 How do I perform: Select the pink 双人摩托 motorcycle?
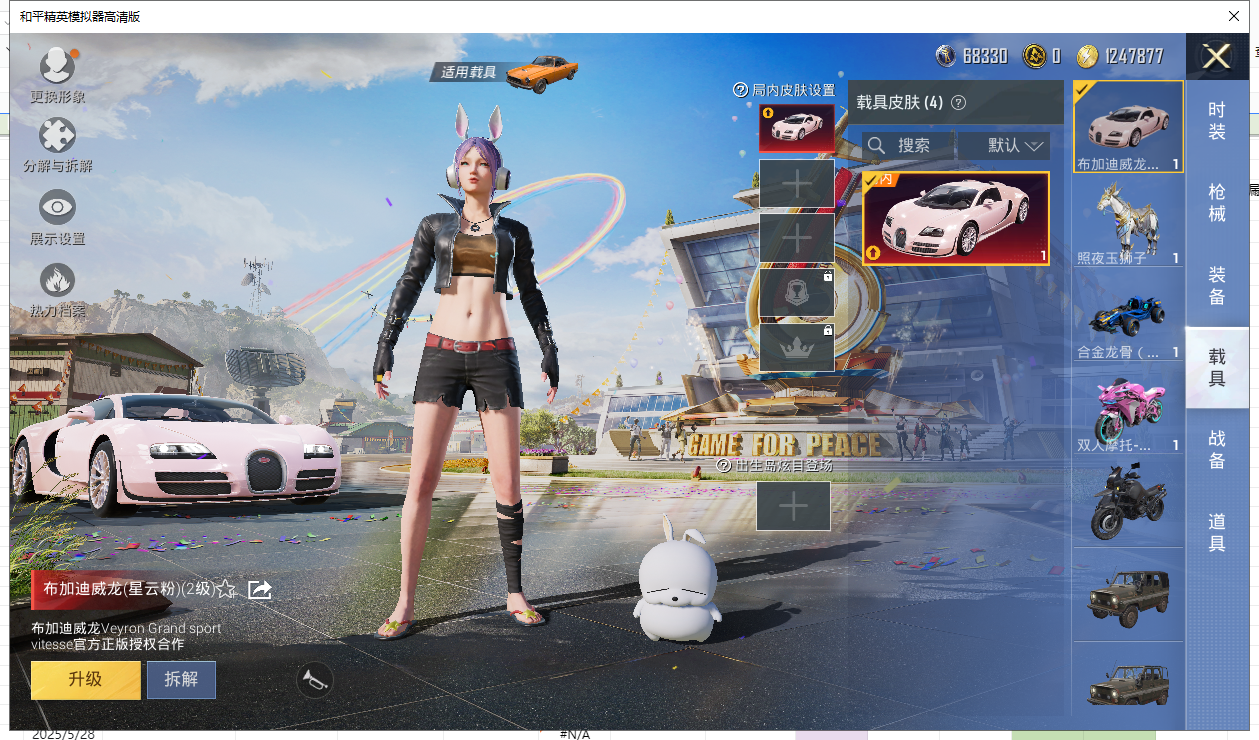1128,412
